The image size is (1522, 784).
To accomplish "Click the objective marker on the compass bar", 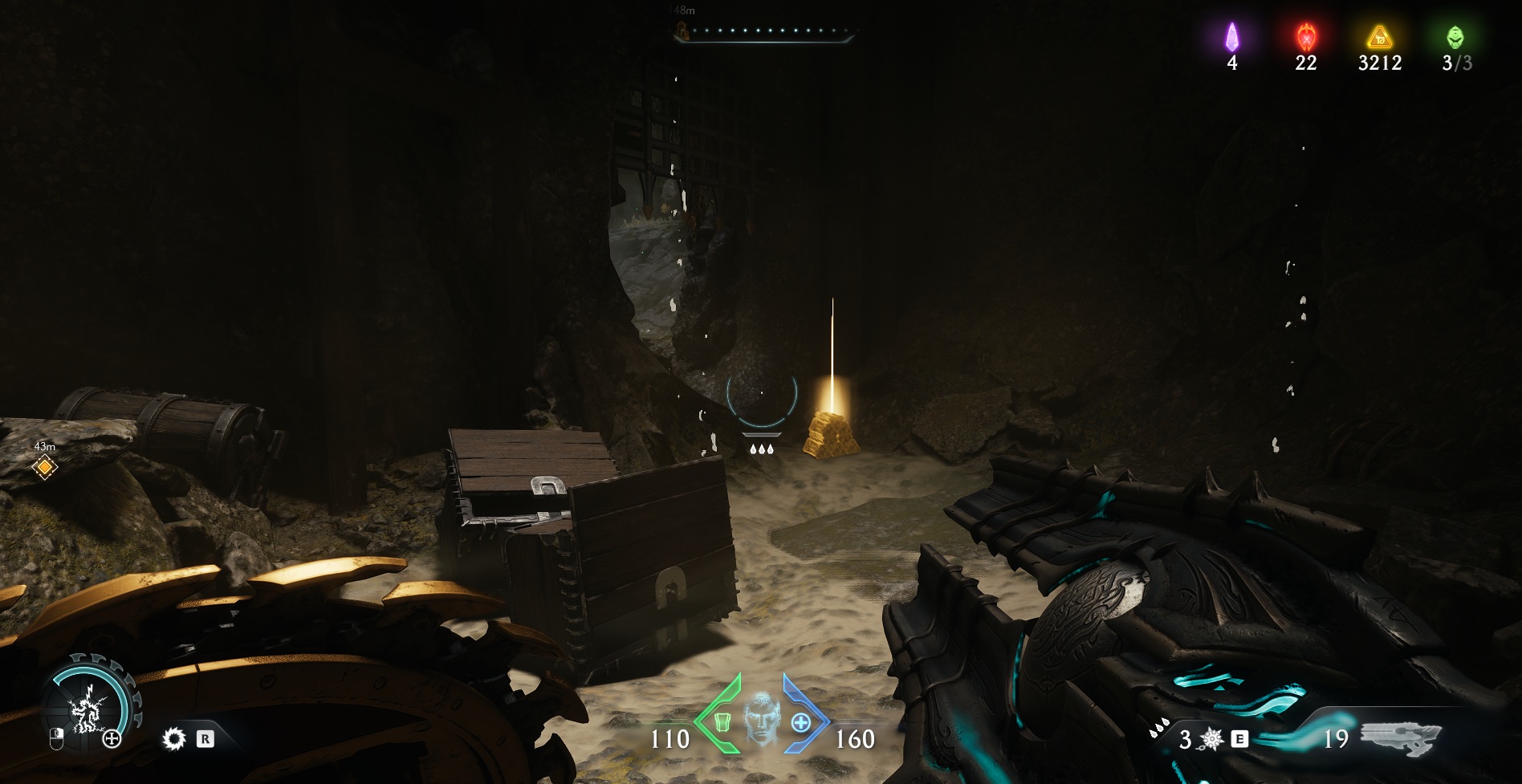I will [682, 31].
